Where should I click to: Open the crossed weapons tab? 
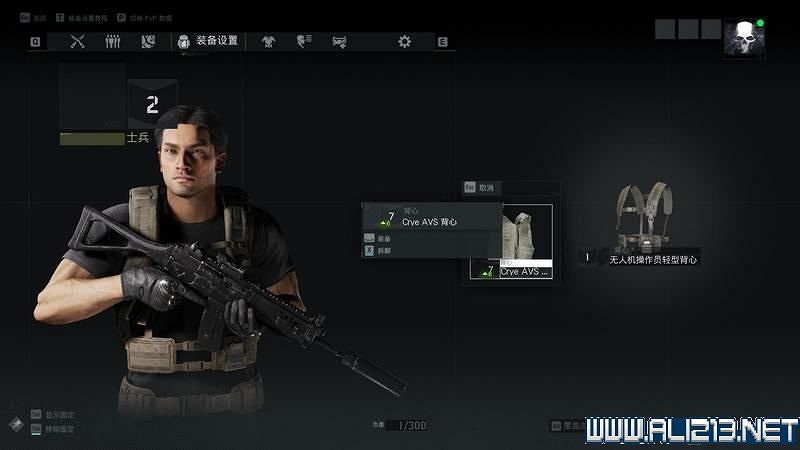(78, 42)
